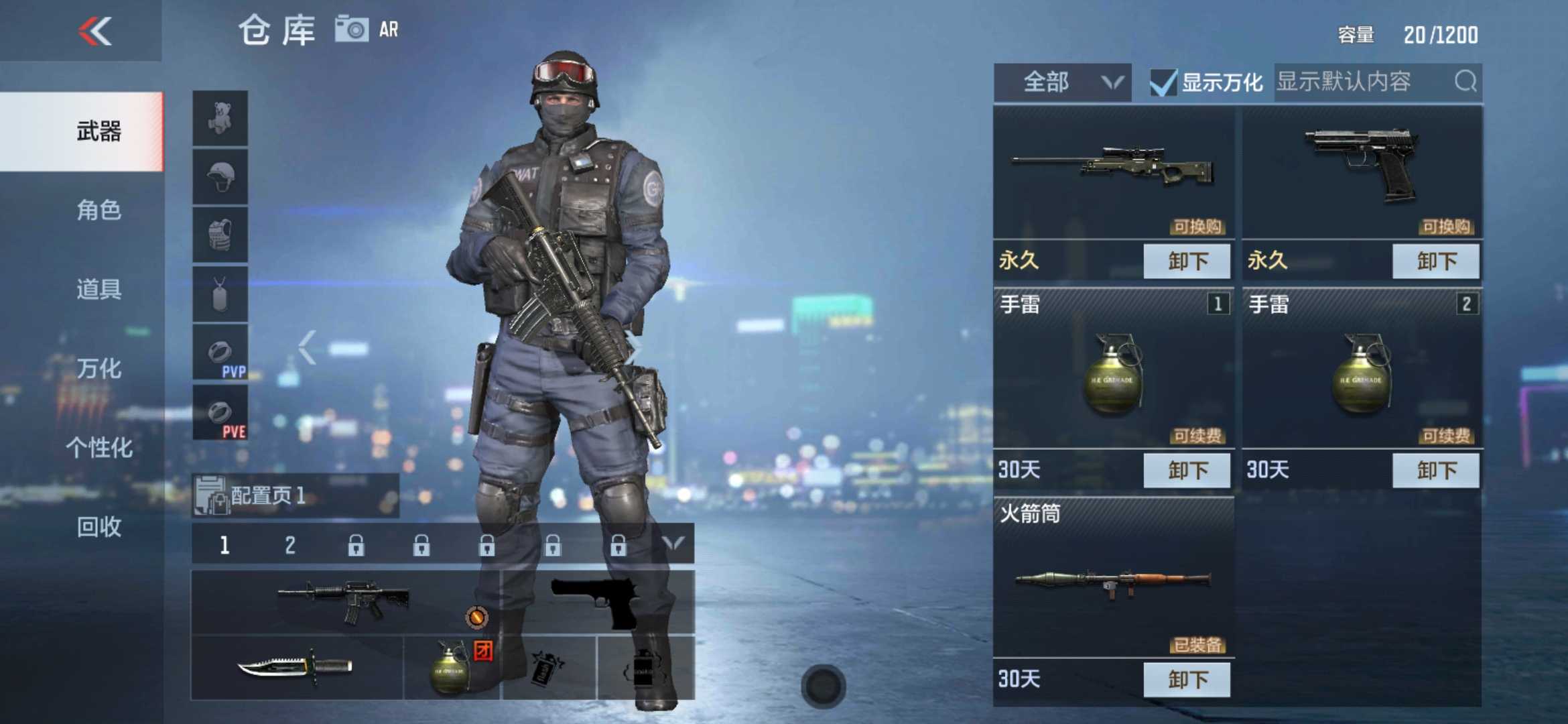Viewport: 1568px width, 724px height.
Task: Select the combat knife melee slot
Action: pos(297,667)
